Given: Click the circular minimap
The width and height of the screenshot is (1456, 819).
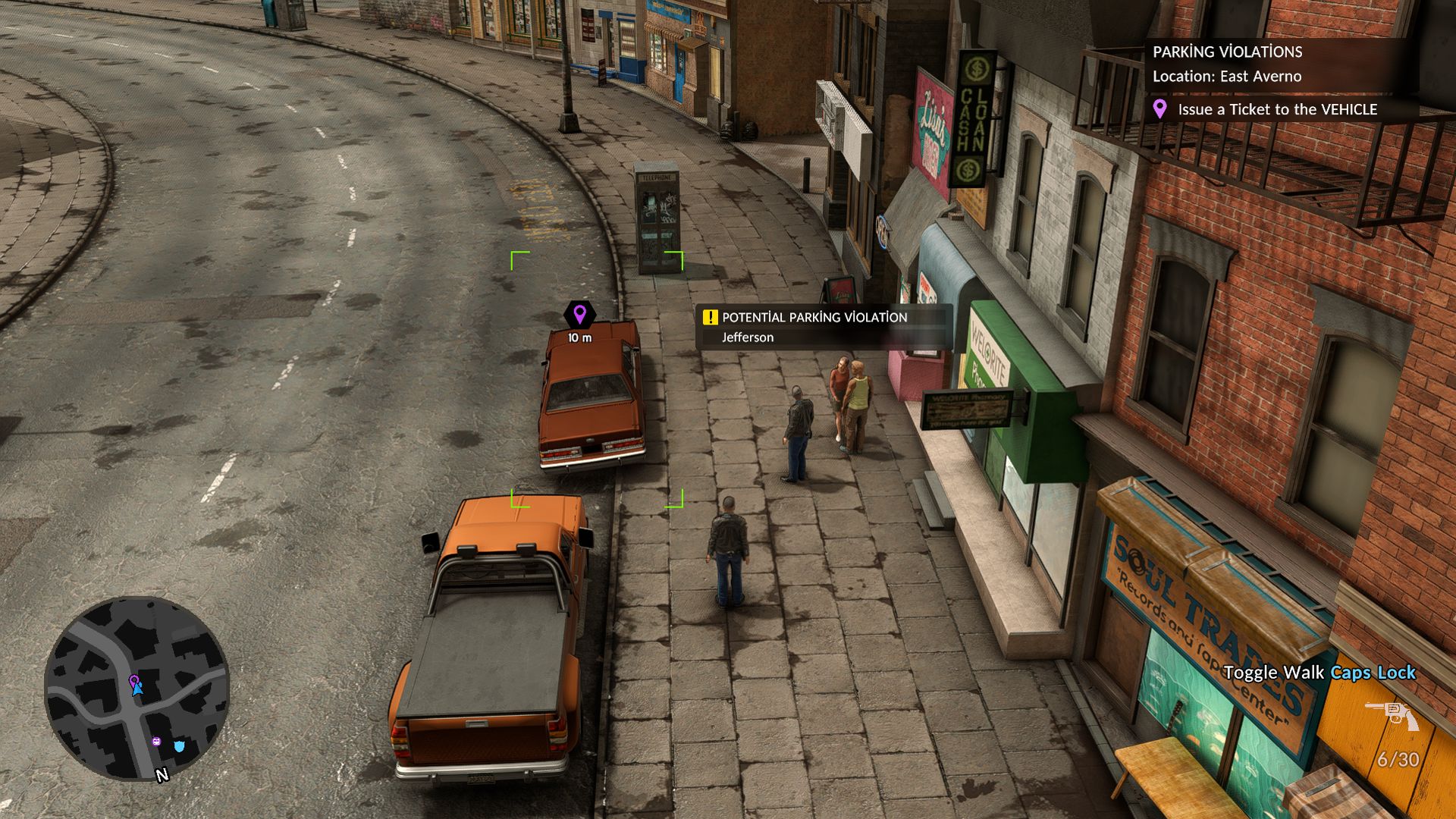Looking at the screenshot, I should pyautogui.click(x=136, y=688).
